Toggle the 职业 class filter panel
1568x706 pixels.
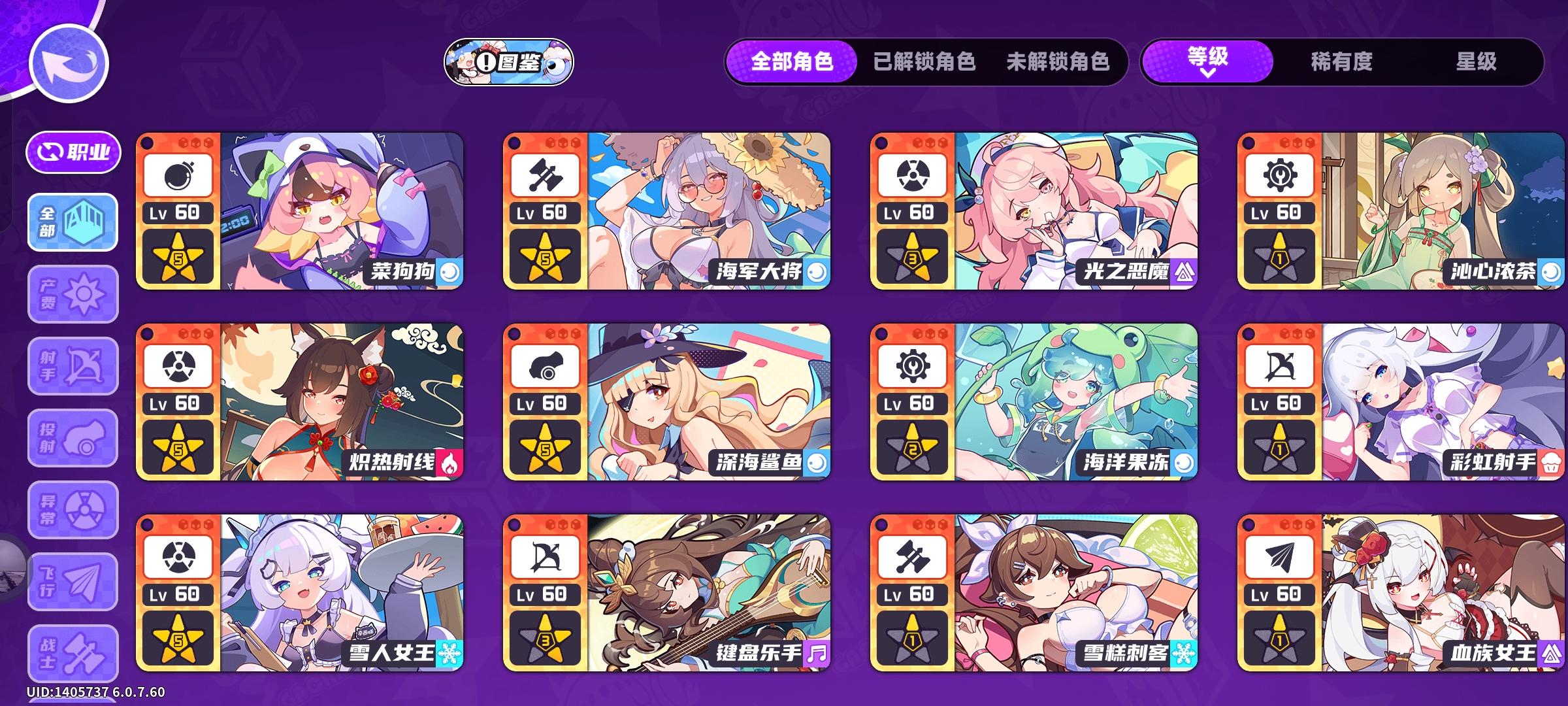[74, 152]
